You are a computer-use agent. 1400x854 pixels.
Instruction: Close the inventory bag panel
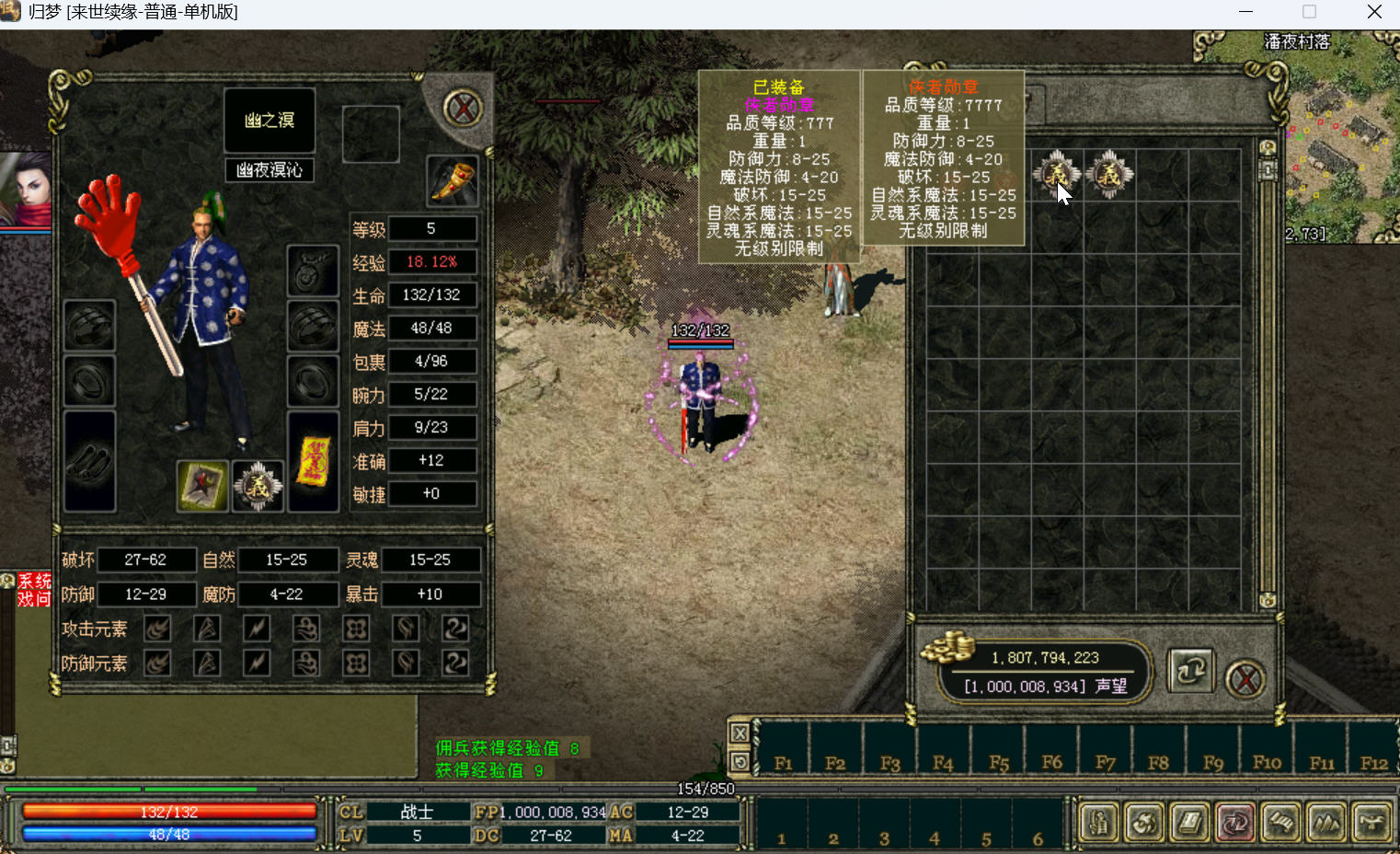1245,679
